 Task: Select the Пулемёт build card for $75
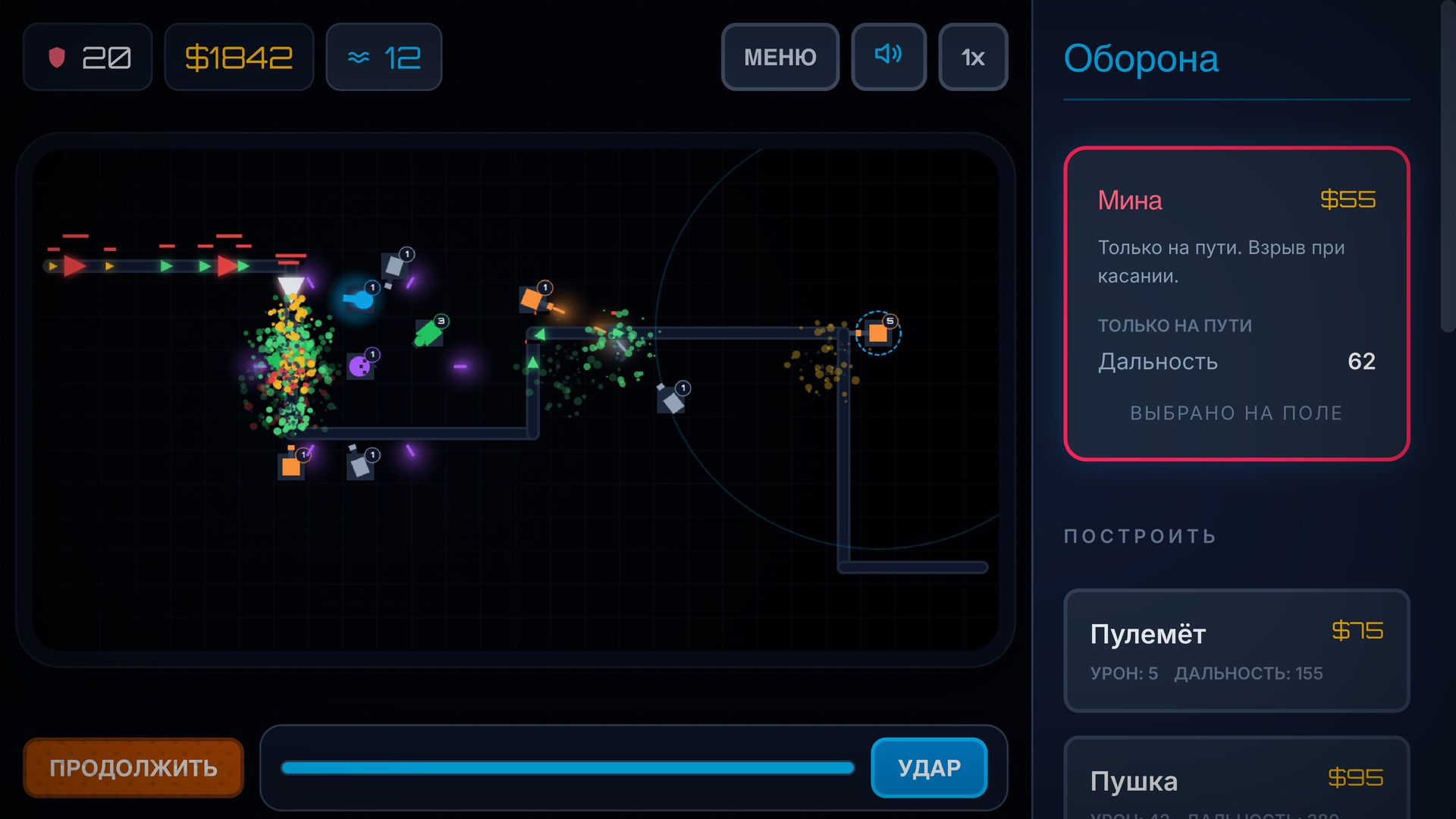tap(1236, 650)
